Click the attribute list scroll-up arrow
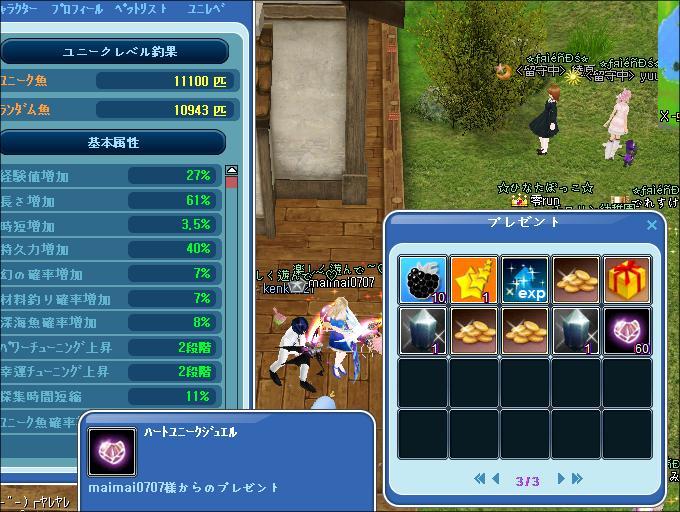680x512 pixels. coord(232,171)
